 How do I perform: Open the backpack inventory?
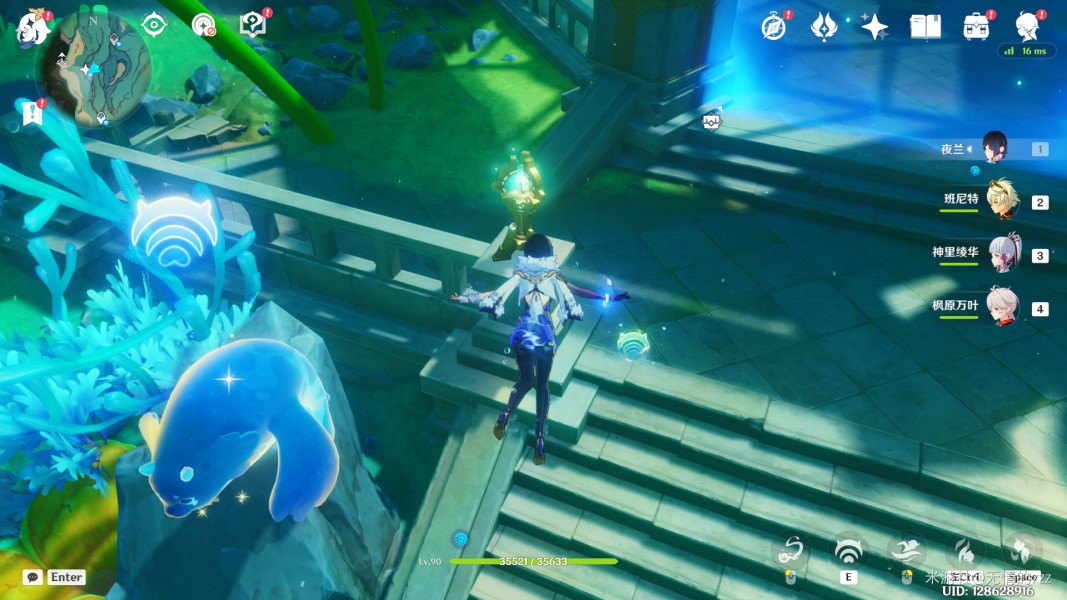pos(976,26)
